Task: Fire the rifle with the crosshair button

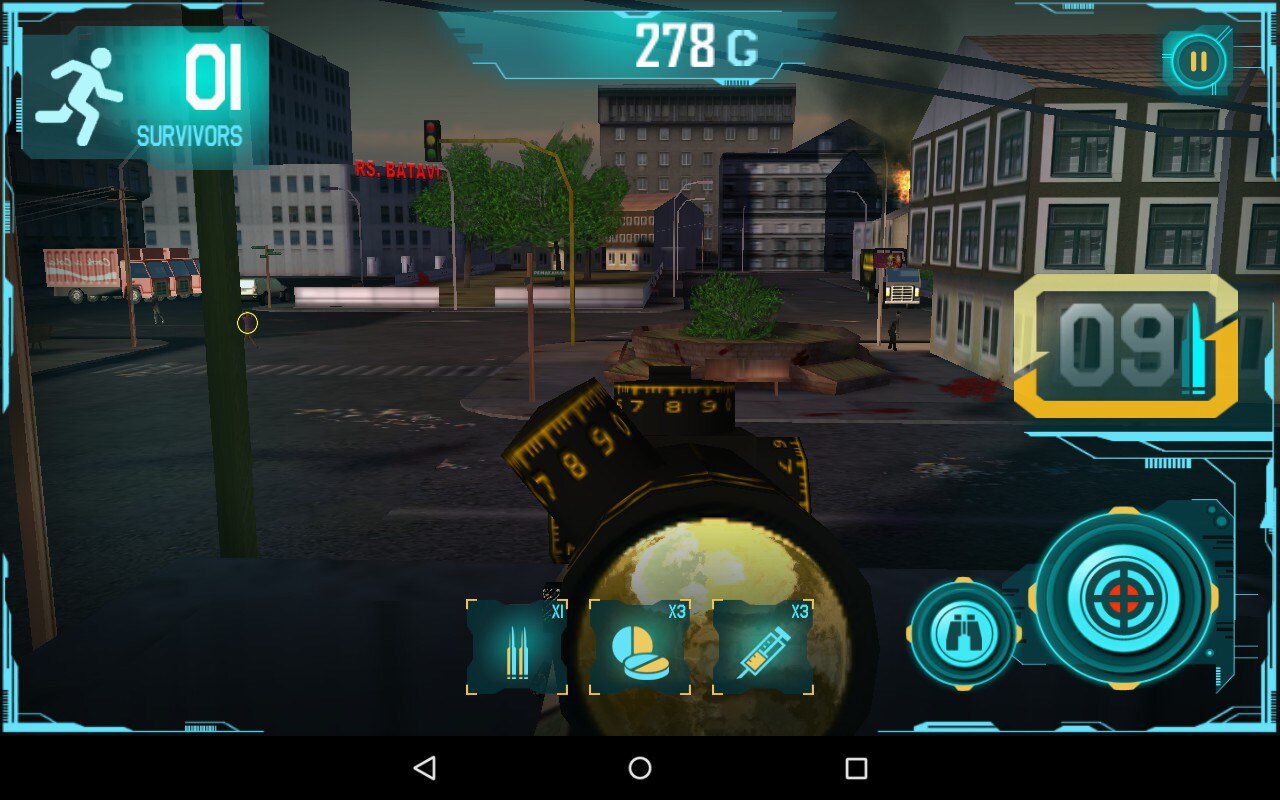Action: coord(1124,599)
